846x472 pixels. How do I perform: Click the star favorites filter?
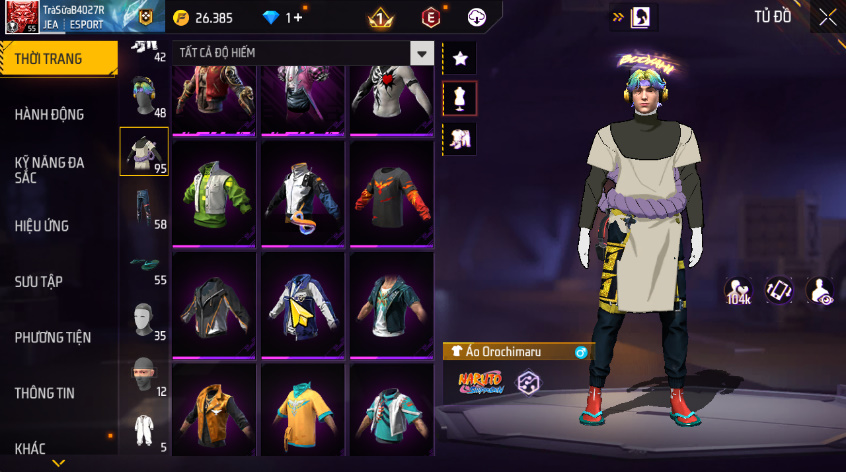(x=460, y=58)
